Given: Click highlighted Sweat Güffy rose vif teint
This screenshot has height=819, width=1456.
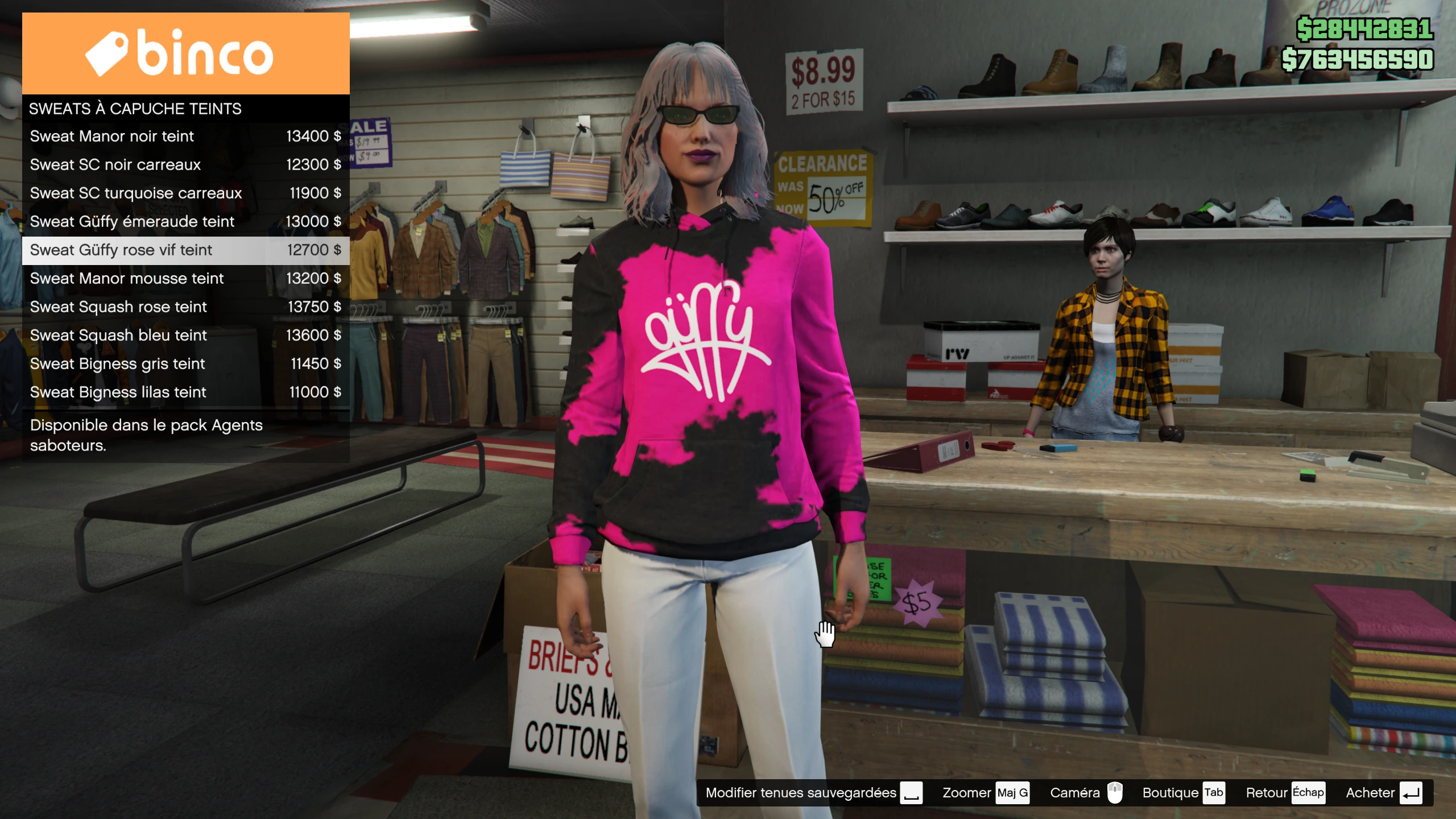Looking at the screenshot, I should [185, 250].
